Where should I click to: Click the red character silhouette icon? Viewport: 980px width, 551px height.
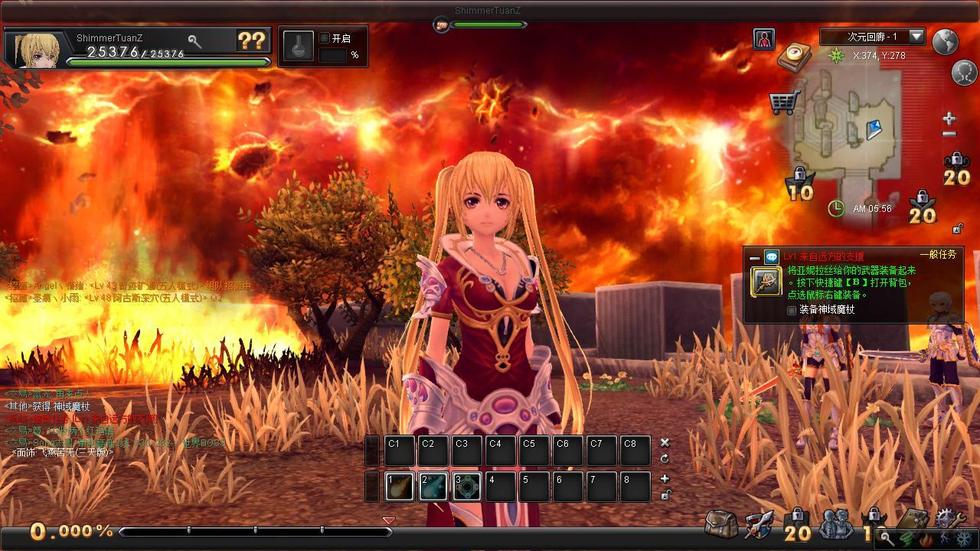764,39
